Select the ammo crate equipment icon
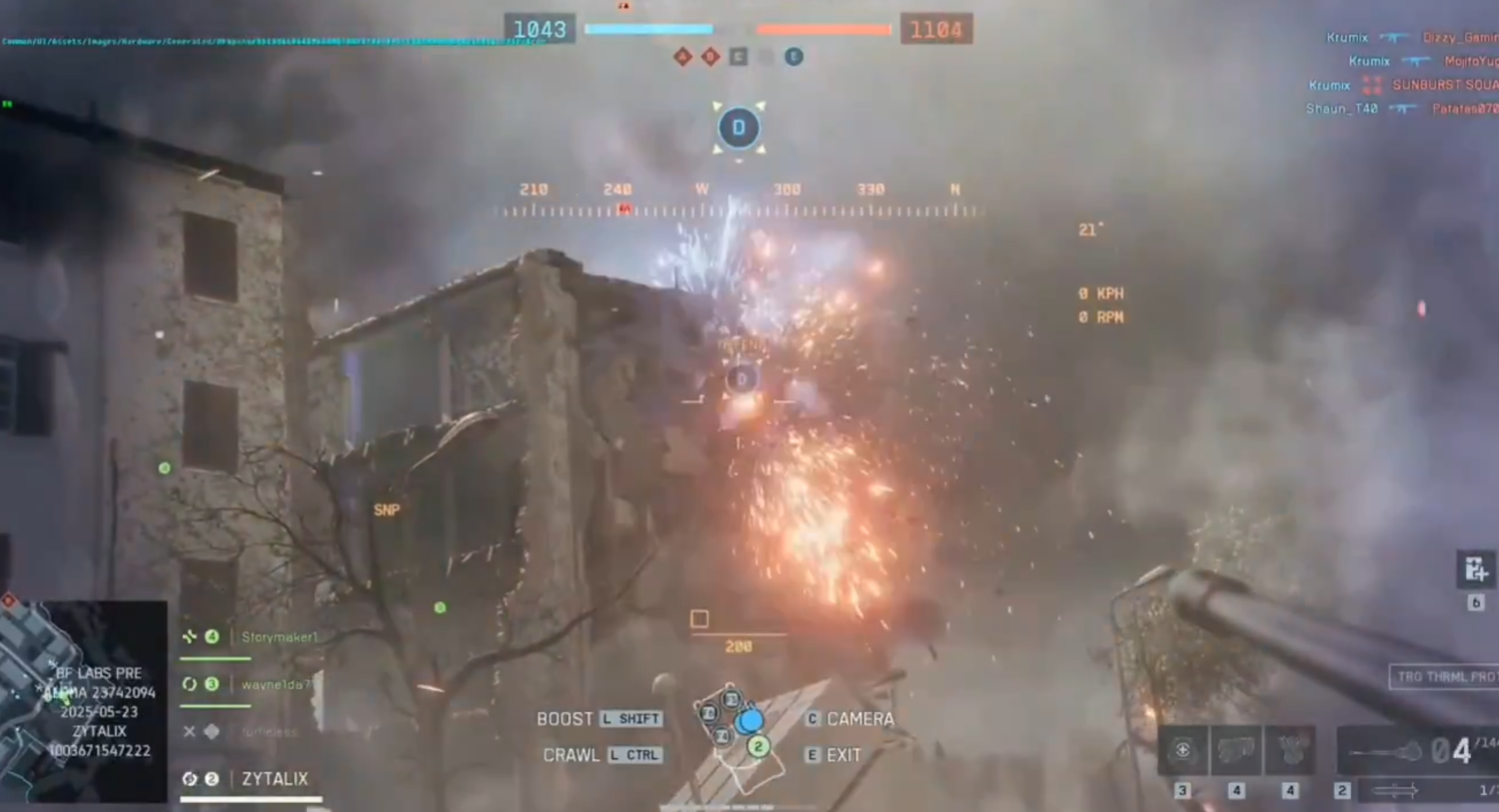 point(1236,749)
